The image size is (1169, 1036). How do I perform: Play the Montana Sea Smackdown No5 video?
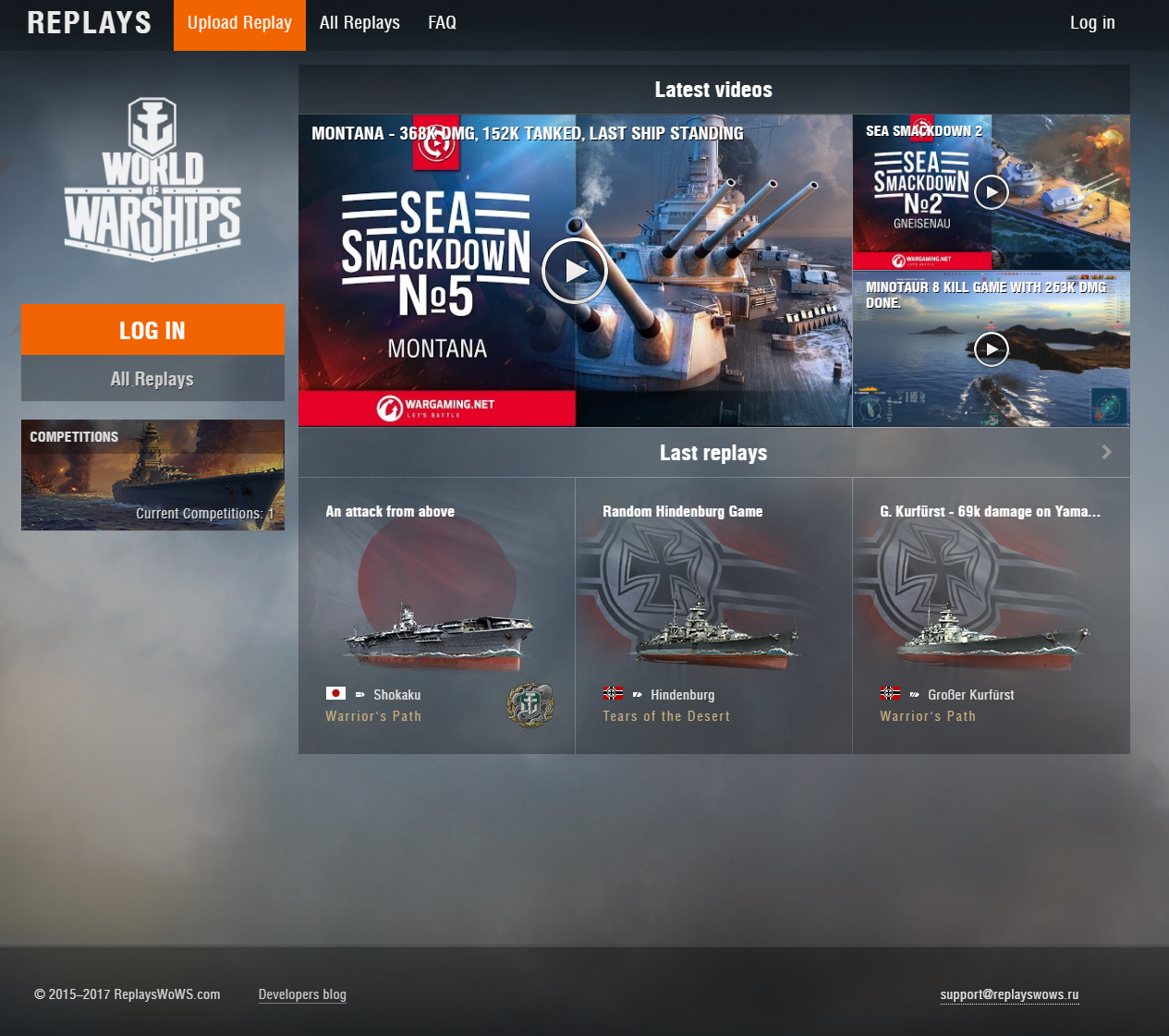574,271
